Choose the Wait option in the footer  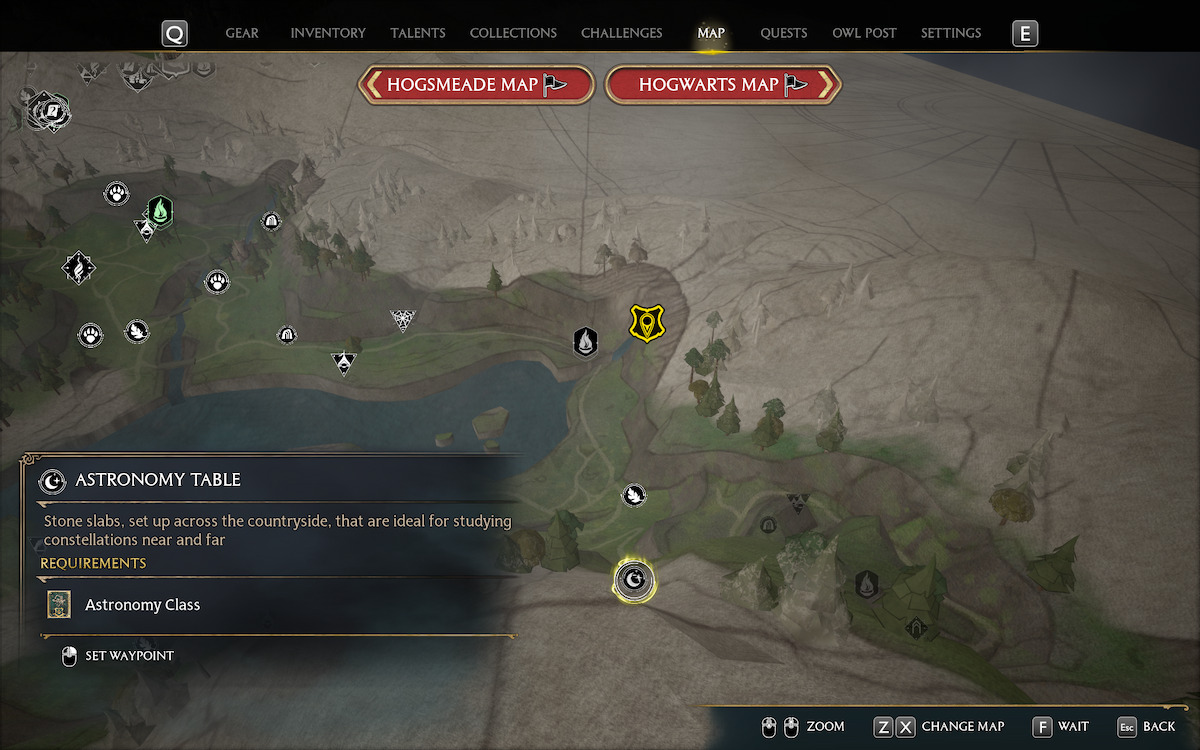pos(1062,726)
